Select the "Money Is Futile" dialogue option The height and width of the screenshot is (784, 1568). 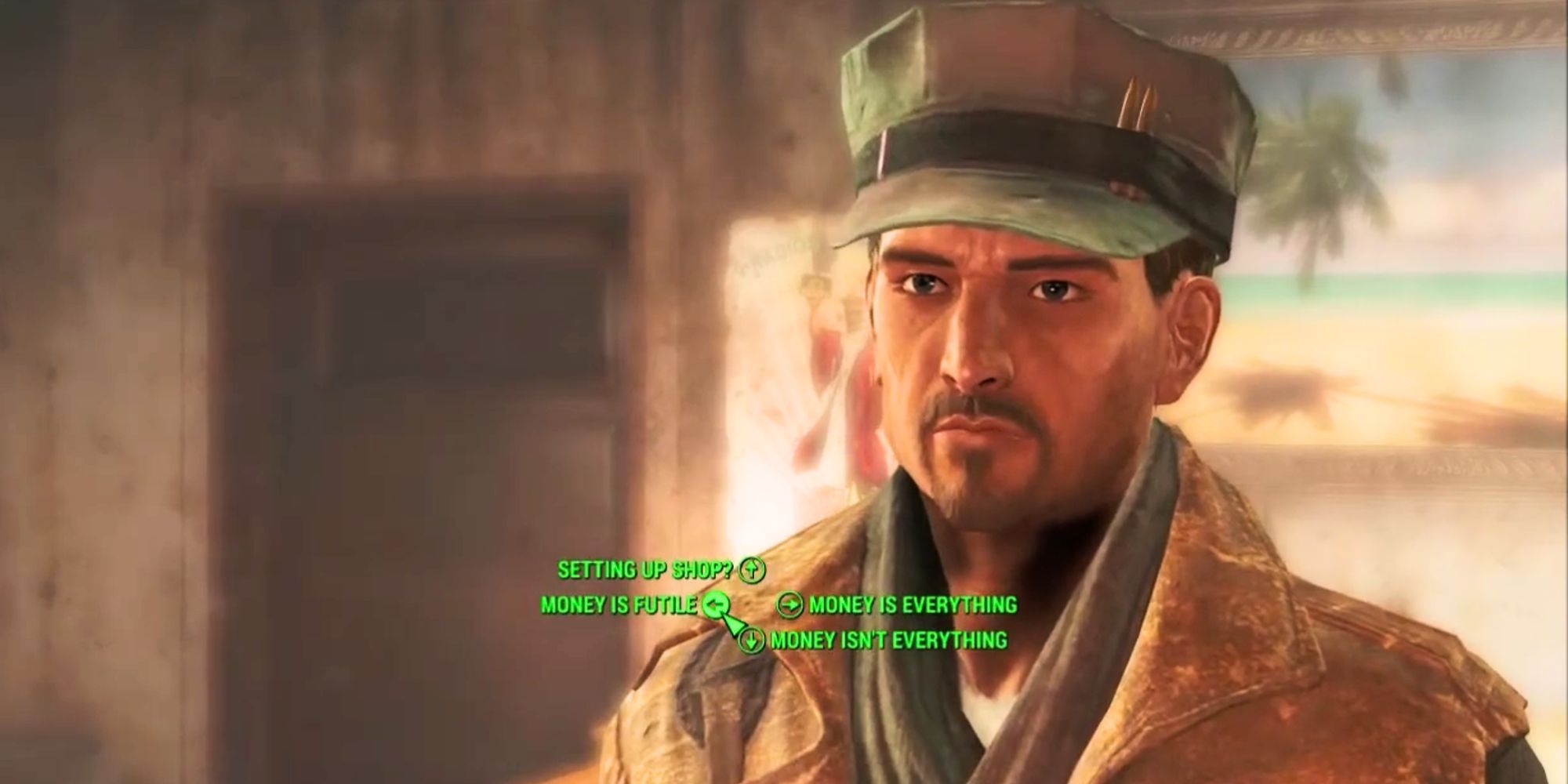click(x=619, y=604)
